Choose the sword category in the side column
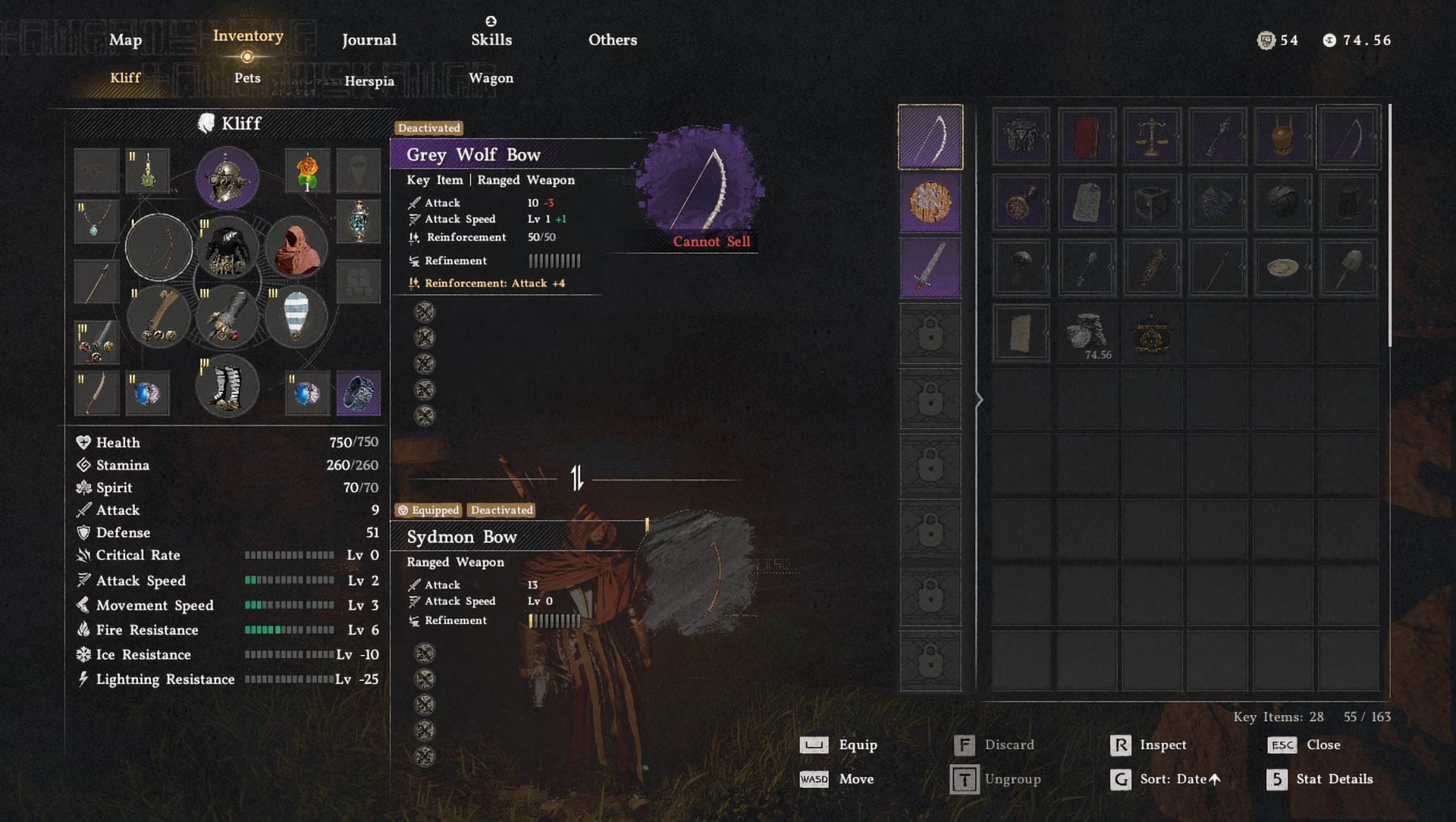This screenshot has height=822, width=1456. (930, 268)
